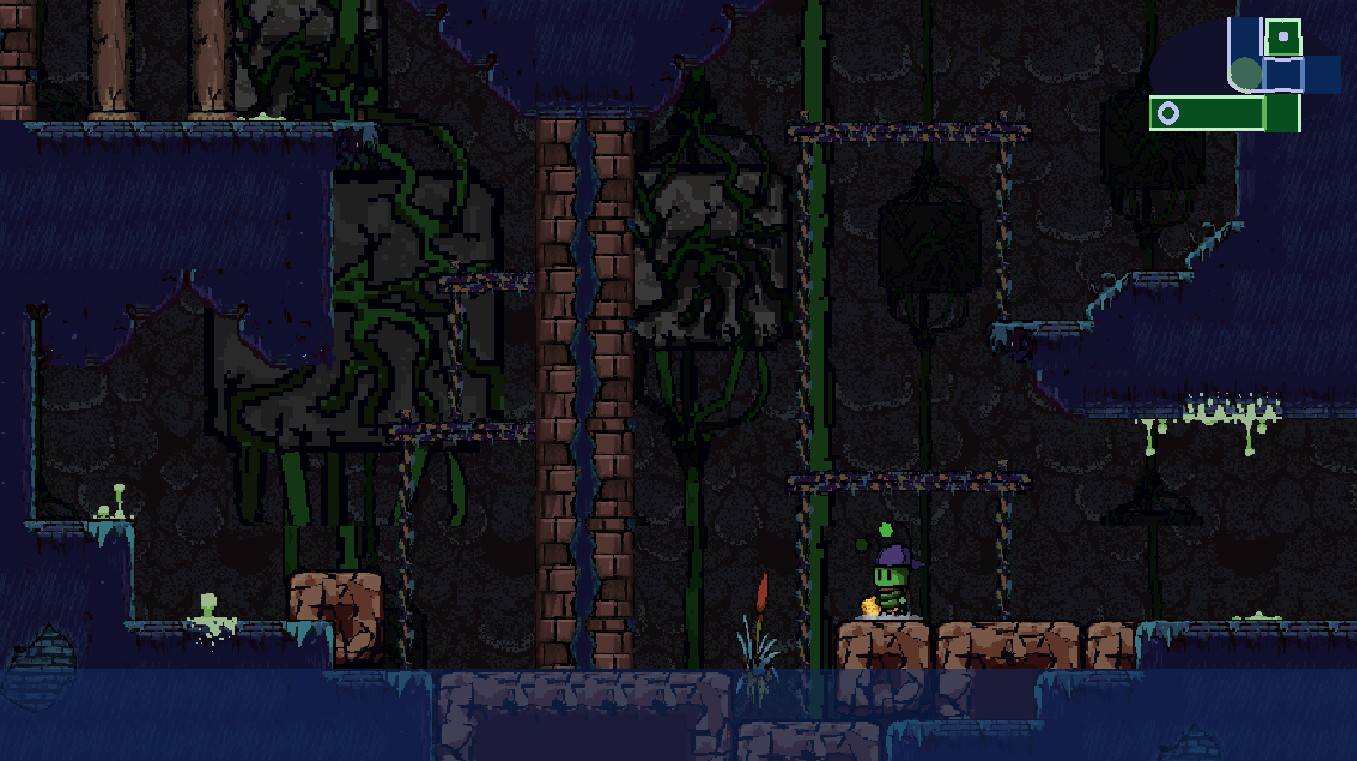Click the gray player dot on the minimap
This screenshot has height=761, width=1357.
click(x=1245, y=72)
